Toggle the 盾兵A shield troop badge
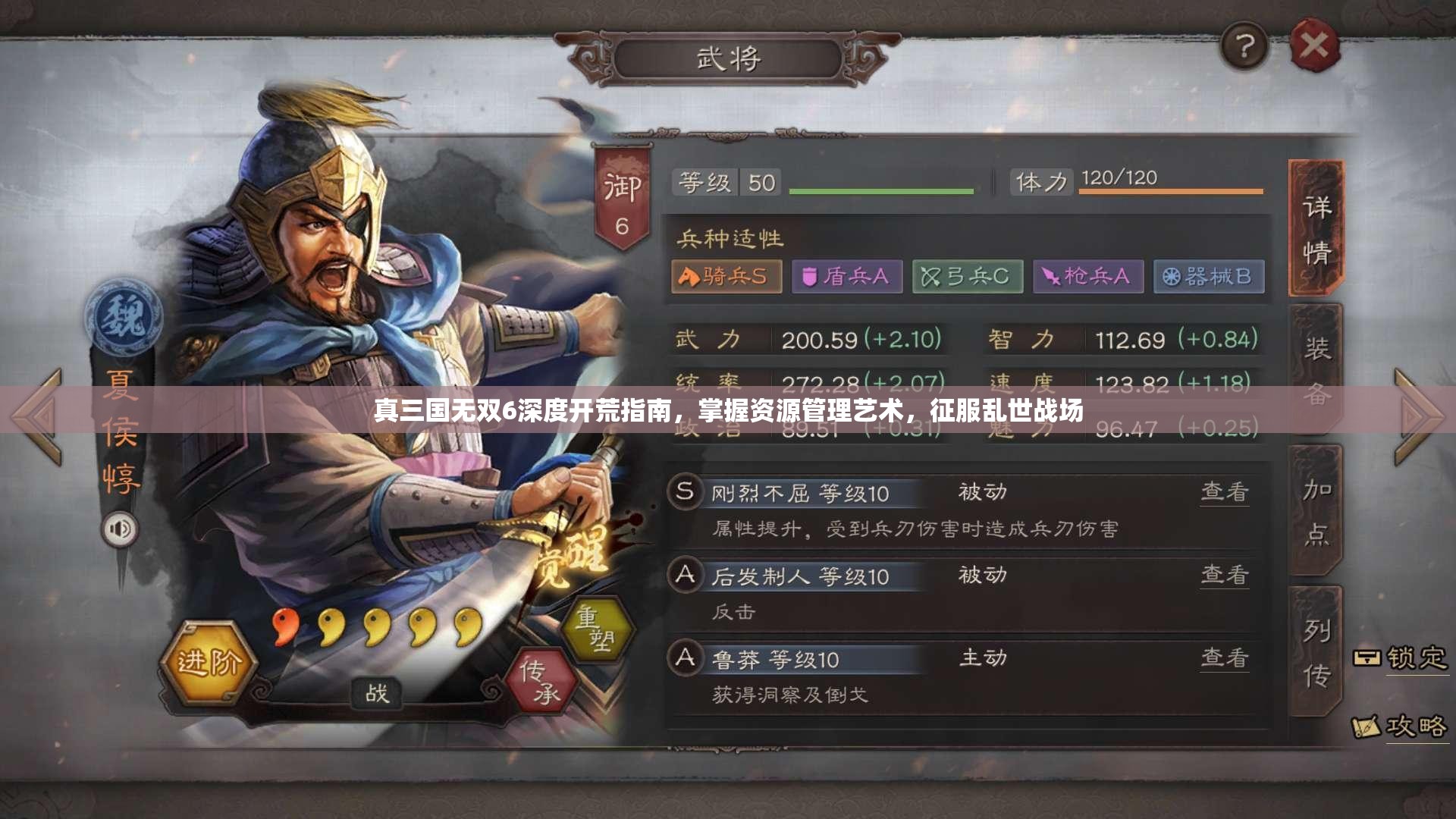Screen dimensions: 1456x819 click(x=846, y=278)
